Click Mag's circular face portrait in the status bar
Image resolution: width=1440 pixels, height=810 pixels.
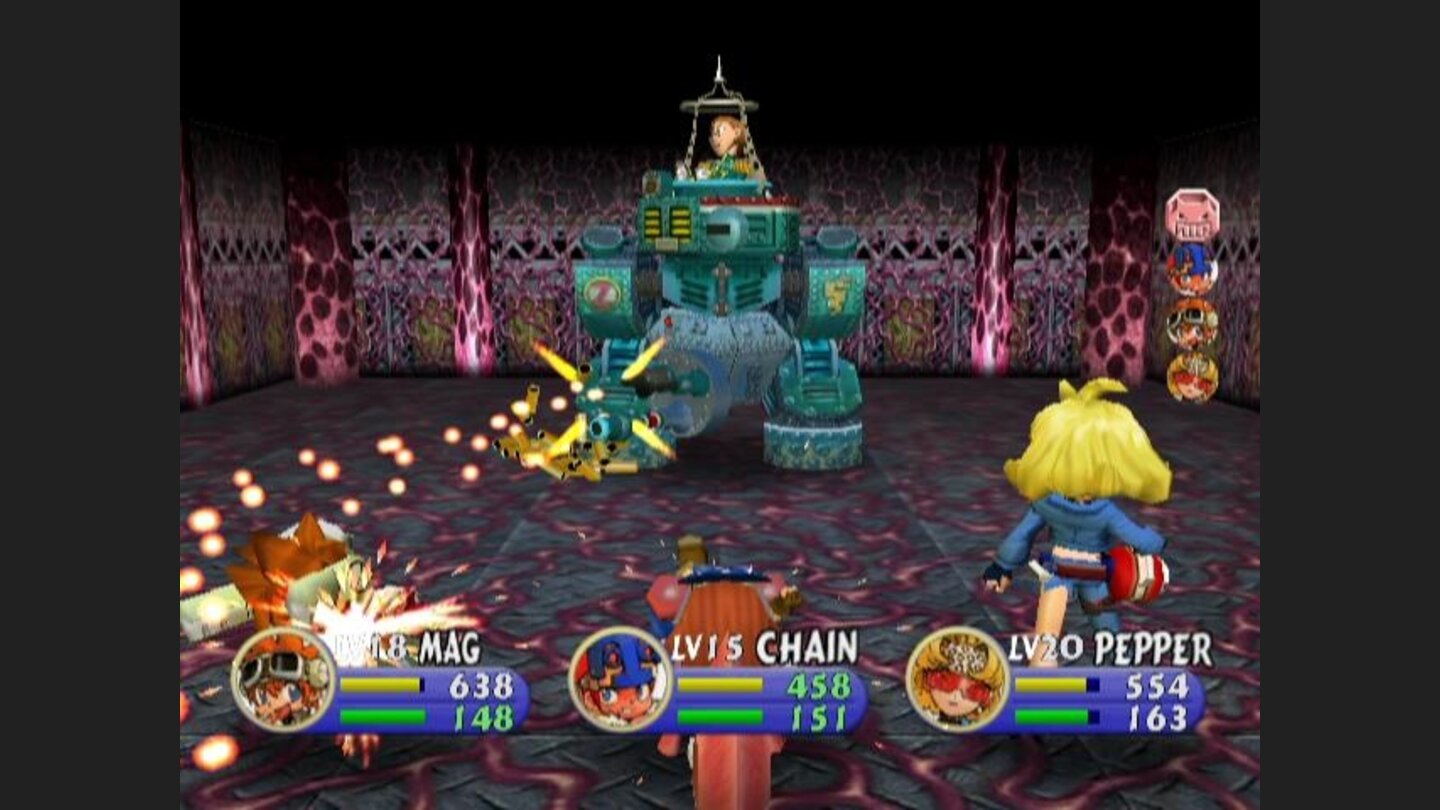(283, 685)
